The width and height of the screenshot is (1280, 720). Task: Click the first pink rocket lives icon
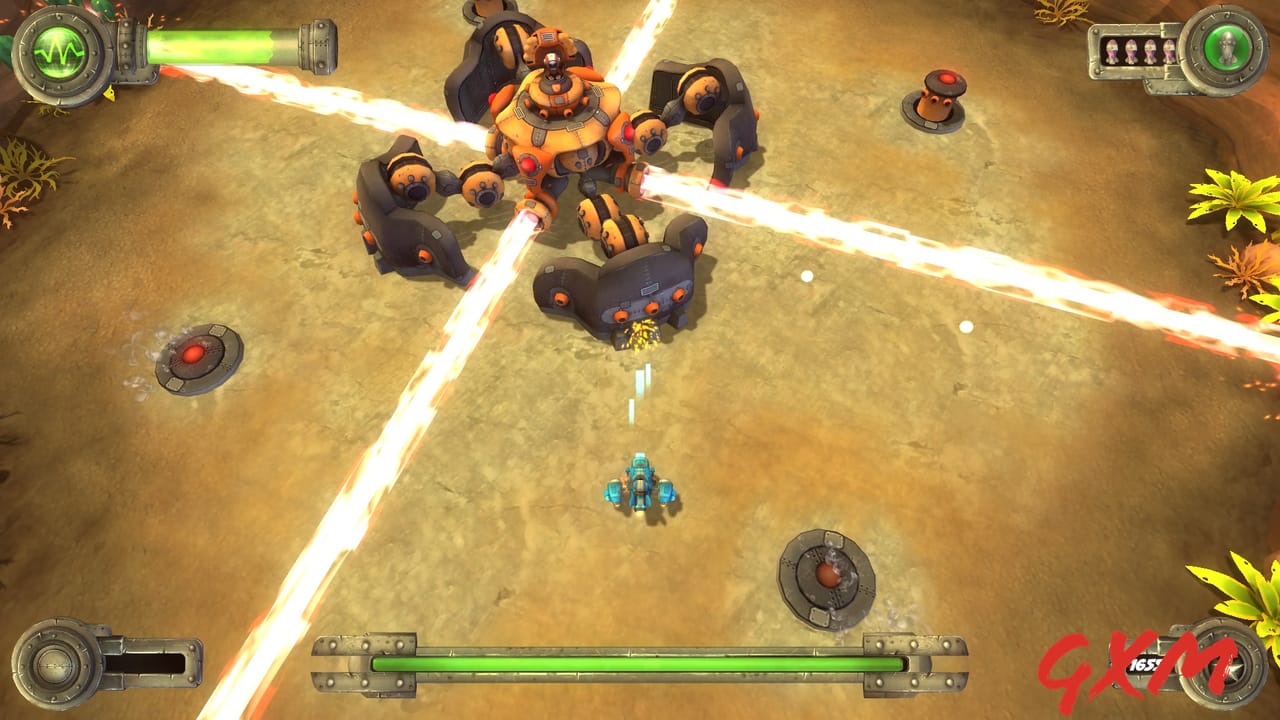pos(1113,50)
